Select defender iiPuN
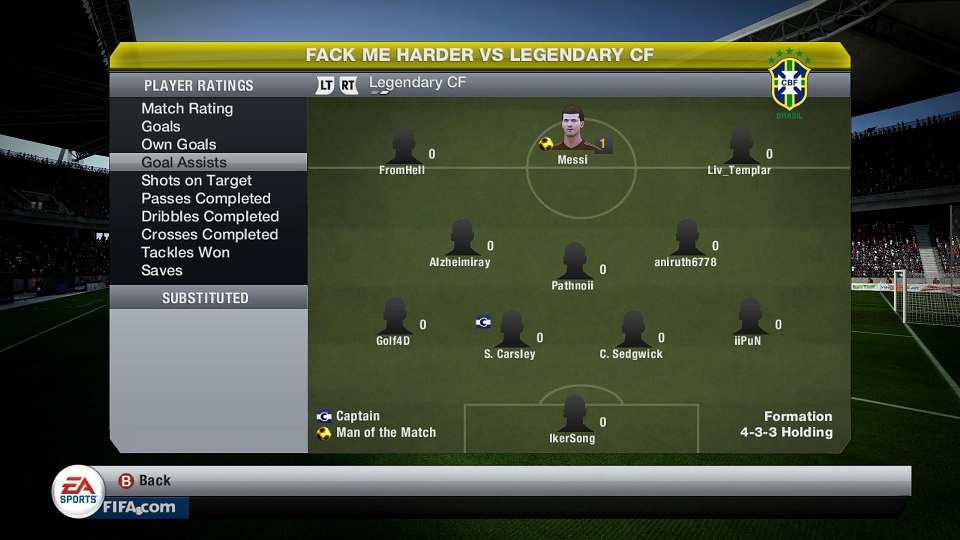 (748, 318)
